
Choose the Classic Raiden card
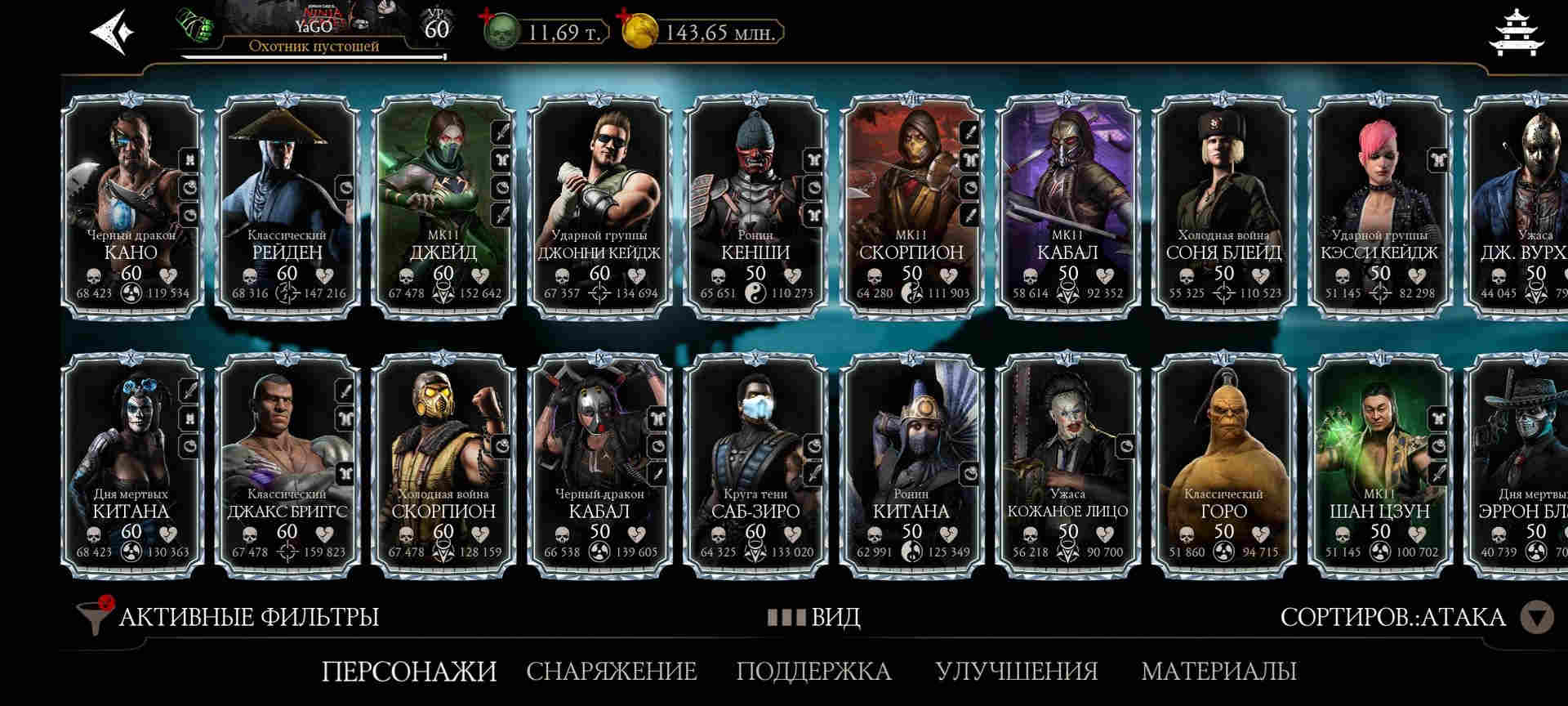(x=287, y=204)
